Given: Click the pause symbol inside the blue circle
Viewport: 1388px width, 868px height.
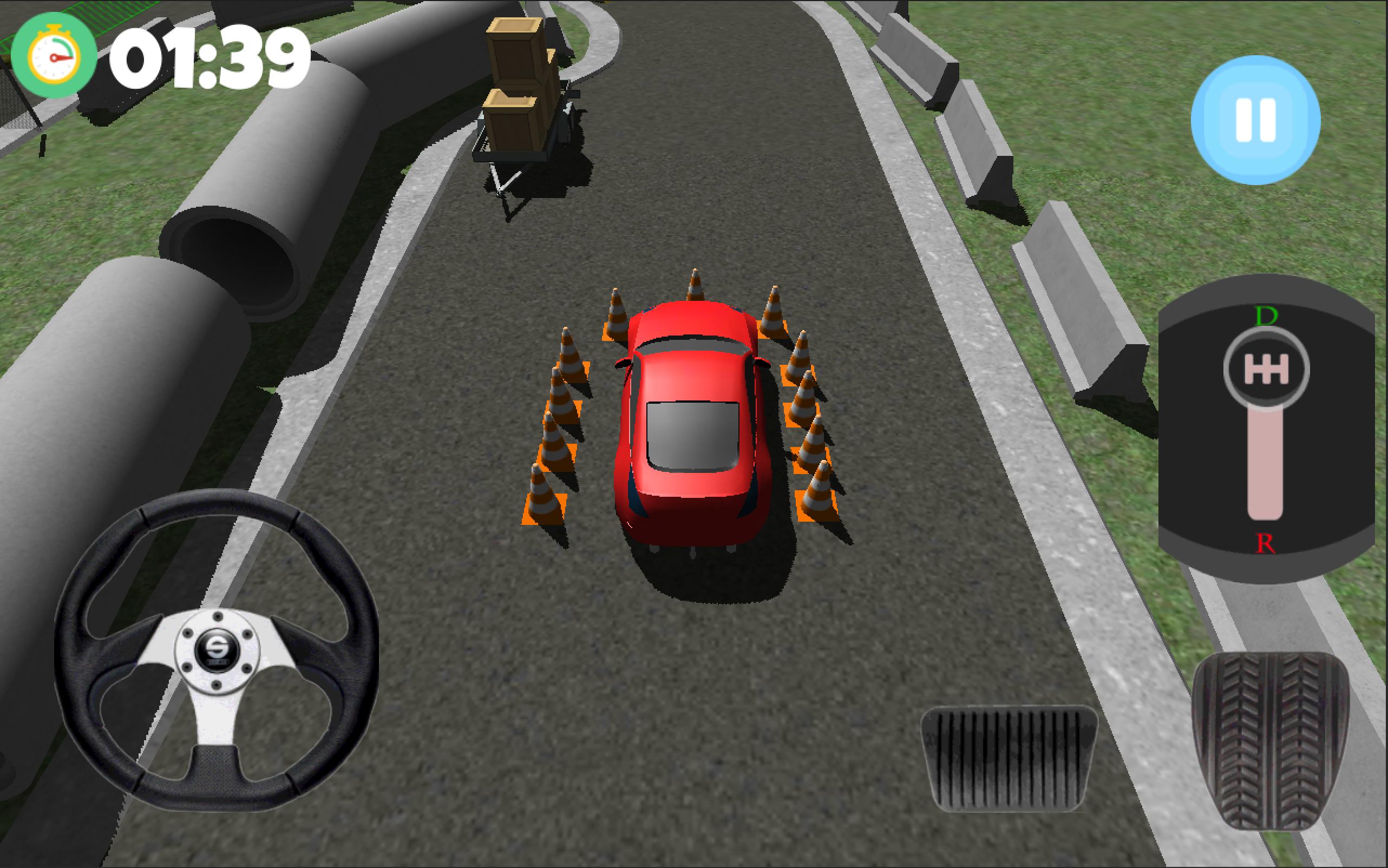Looking at the screenshot, I should coord(1255,119).
